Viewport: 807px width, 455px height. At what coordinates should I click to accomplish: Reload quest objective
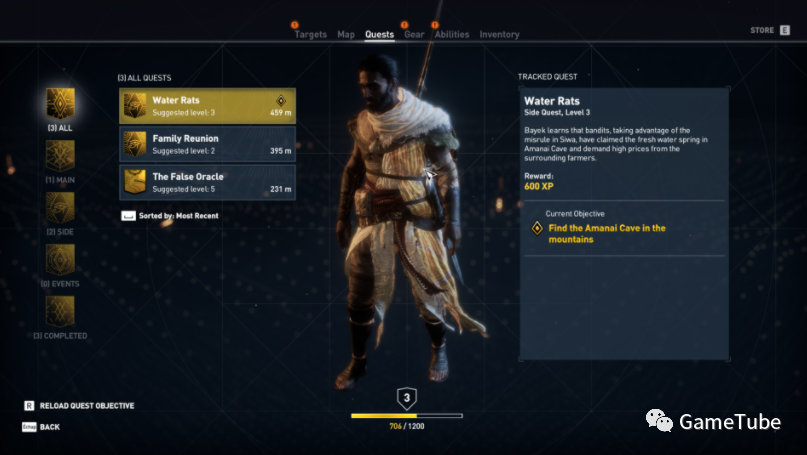79,406
